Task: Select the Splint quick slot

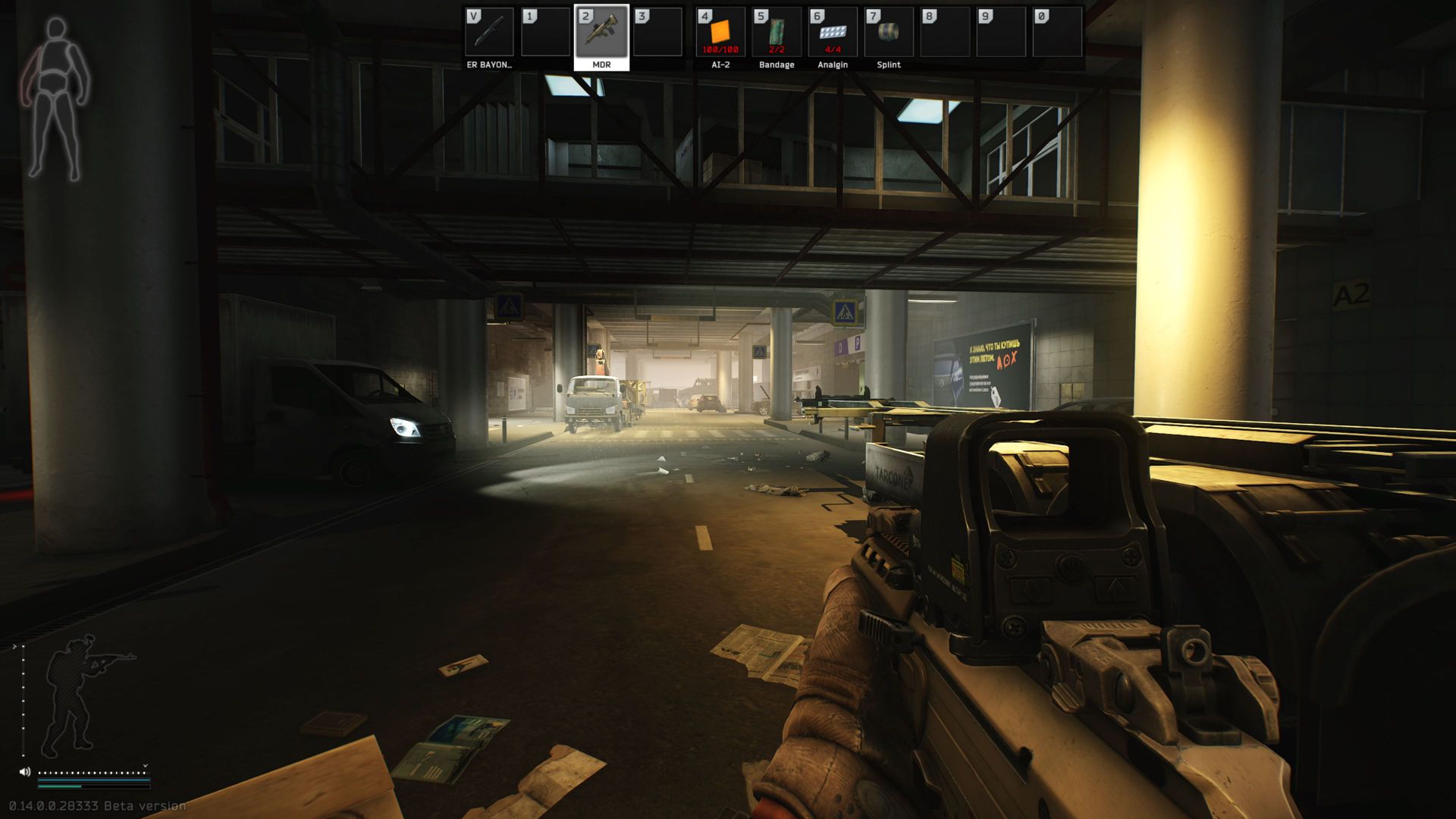Action: [889, 33]
